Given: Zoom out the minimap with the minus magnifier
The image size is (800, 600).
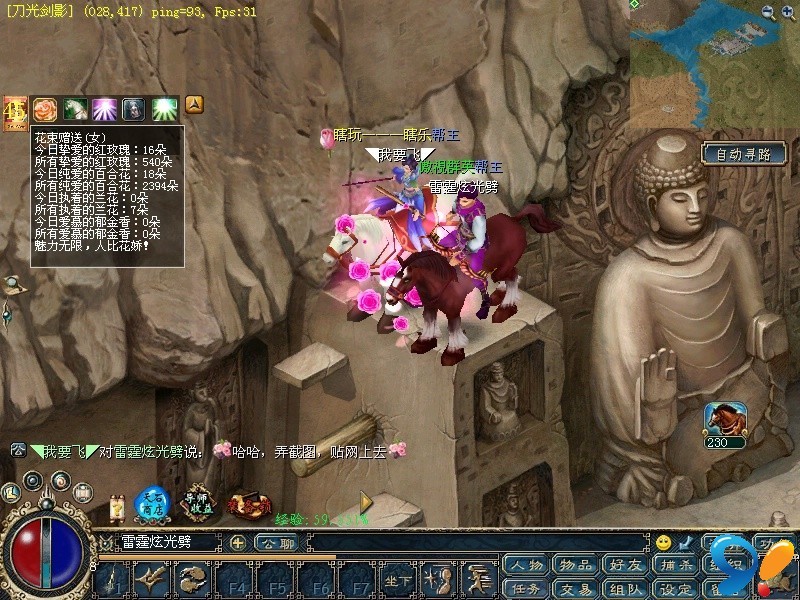Looking at the screenshot, I should (789, 12).
